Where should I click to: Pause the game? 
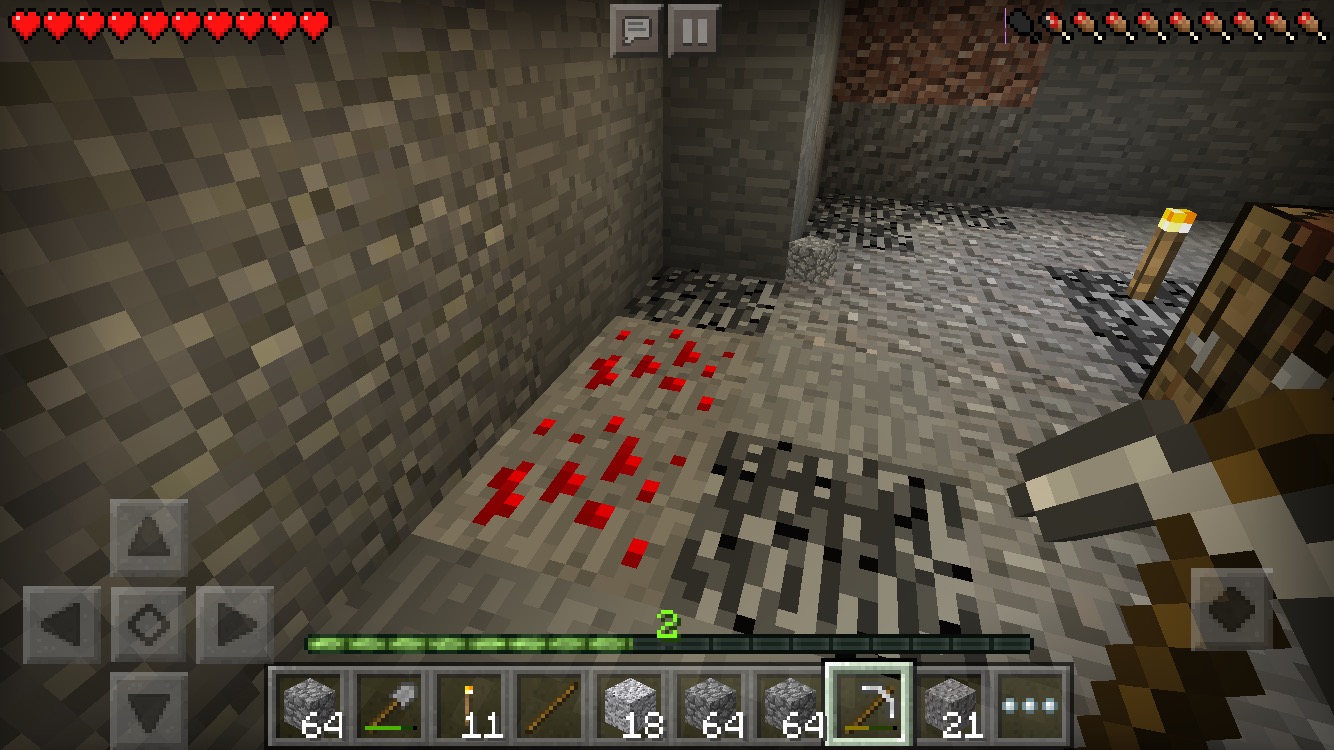pyautogui.click(x=694, y=31)
